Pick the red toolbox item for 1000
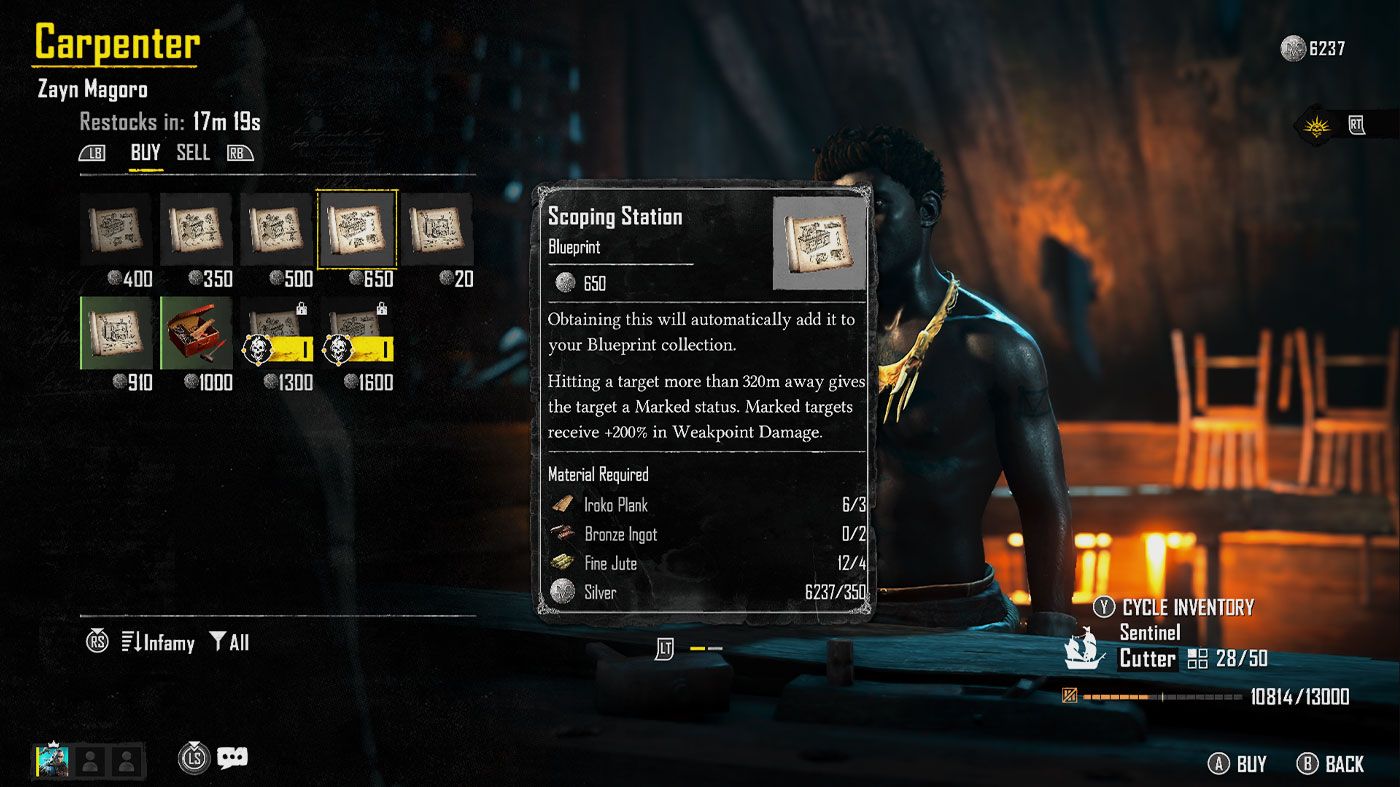The image size is (1400, 787). [x=196, y=333]
